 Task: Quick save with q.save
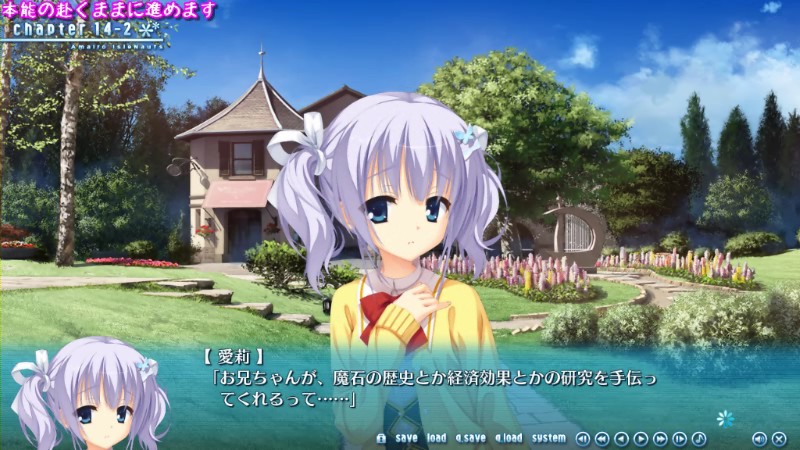pos(470,438)
